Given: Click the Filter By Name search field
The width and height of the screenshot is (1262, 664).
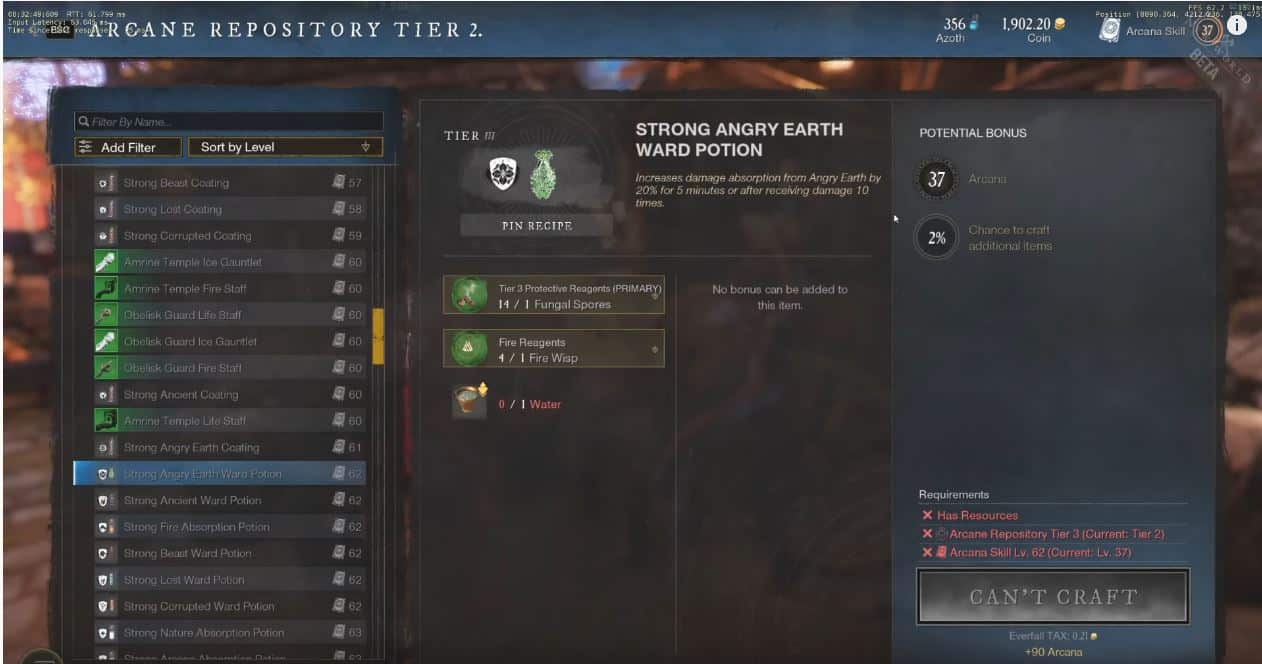Looking at the screenshot, I should click(x=228, y=122).
